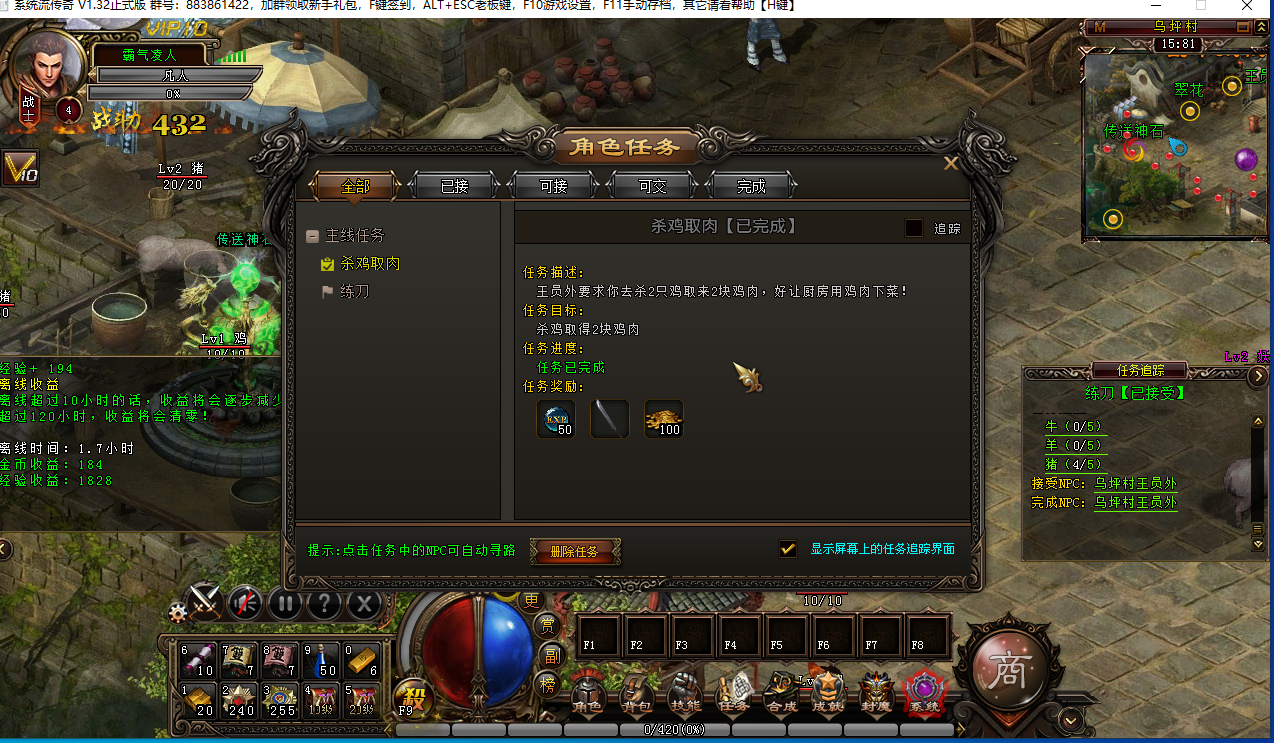Viewport: 1274px width, 743px height.
Task: Use the blue potion in slot 9
Action: pyautogui.click(x=319, y=662)
